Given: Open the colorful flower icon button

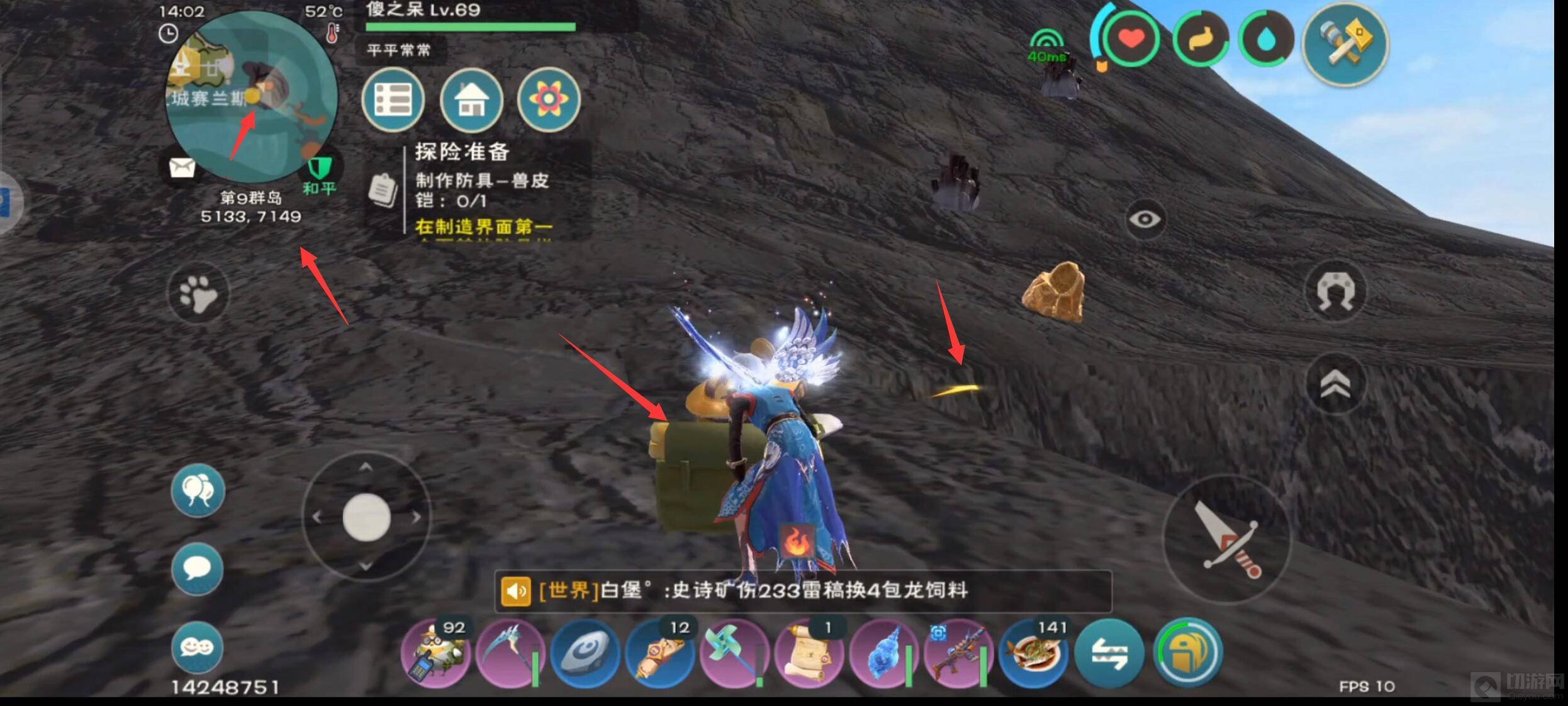Looking at the screenshot, I should [x=549, y=99].
